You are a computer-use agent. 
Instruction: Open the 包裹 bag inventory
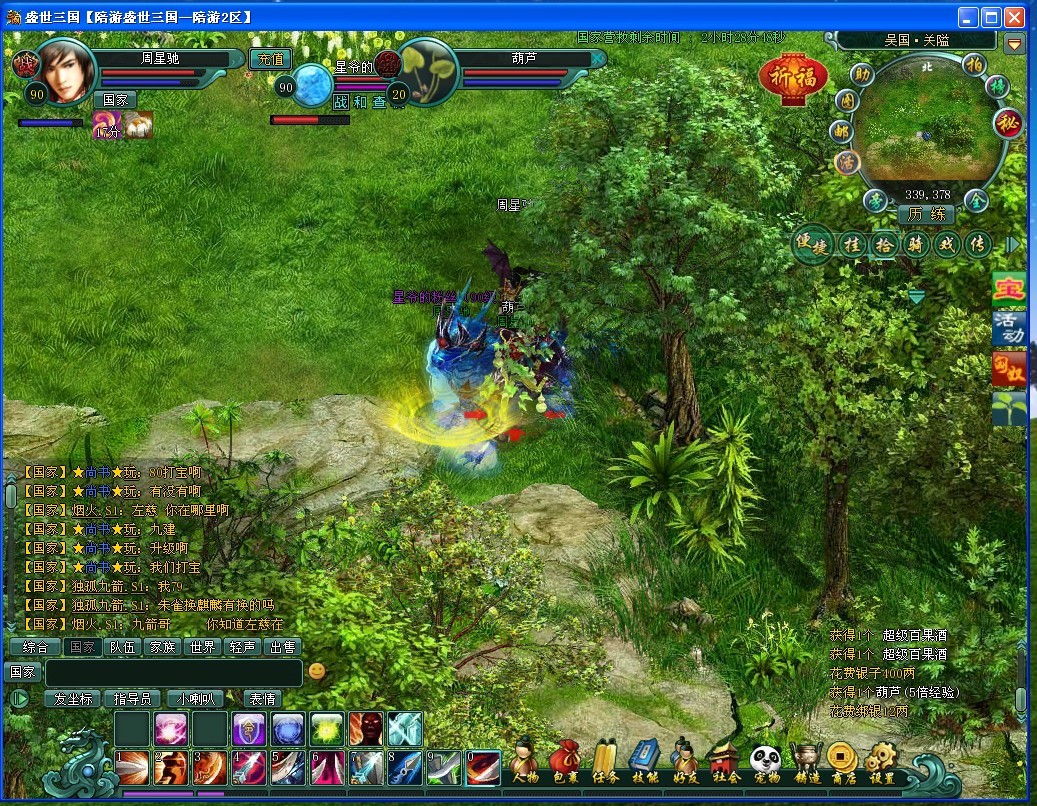tap(564, 762)
